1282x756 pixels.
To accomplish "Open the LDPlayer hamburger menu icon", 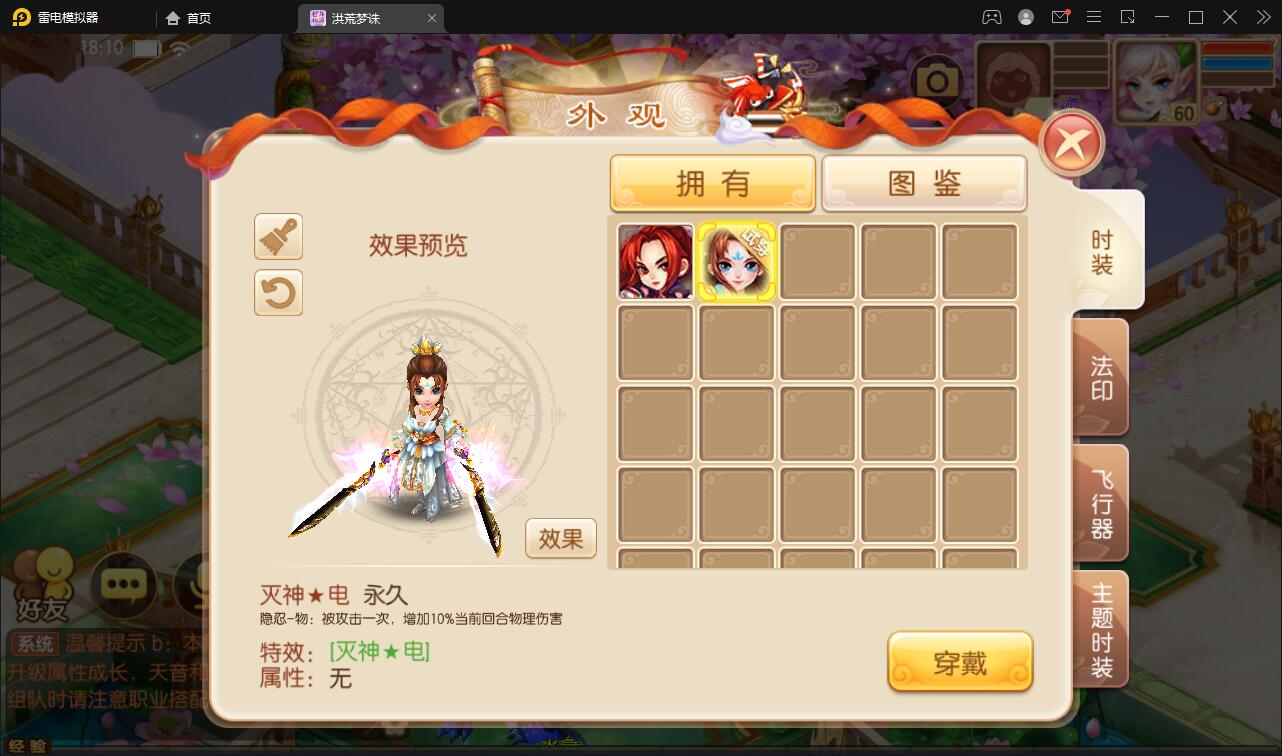I will click(x=1094, y=17).
